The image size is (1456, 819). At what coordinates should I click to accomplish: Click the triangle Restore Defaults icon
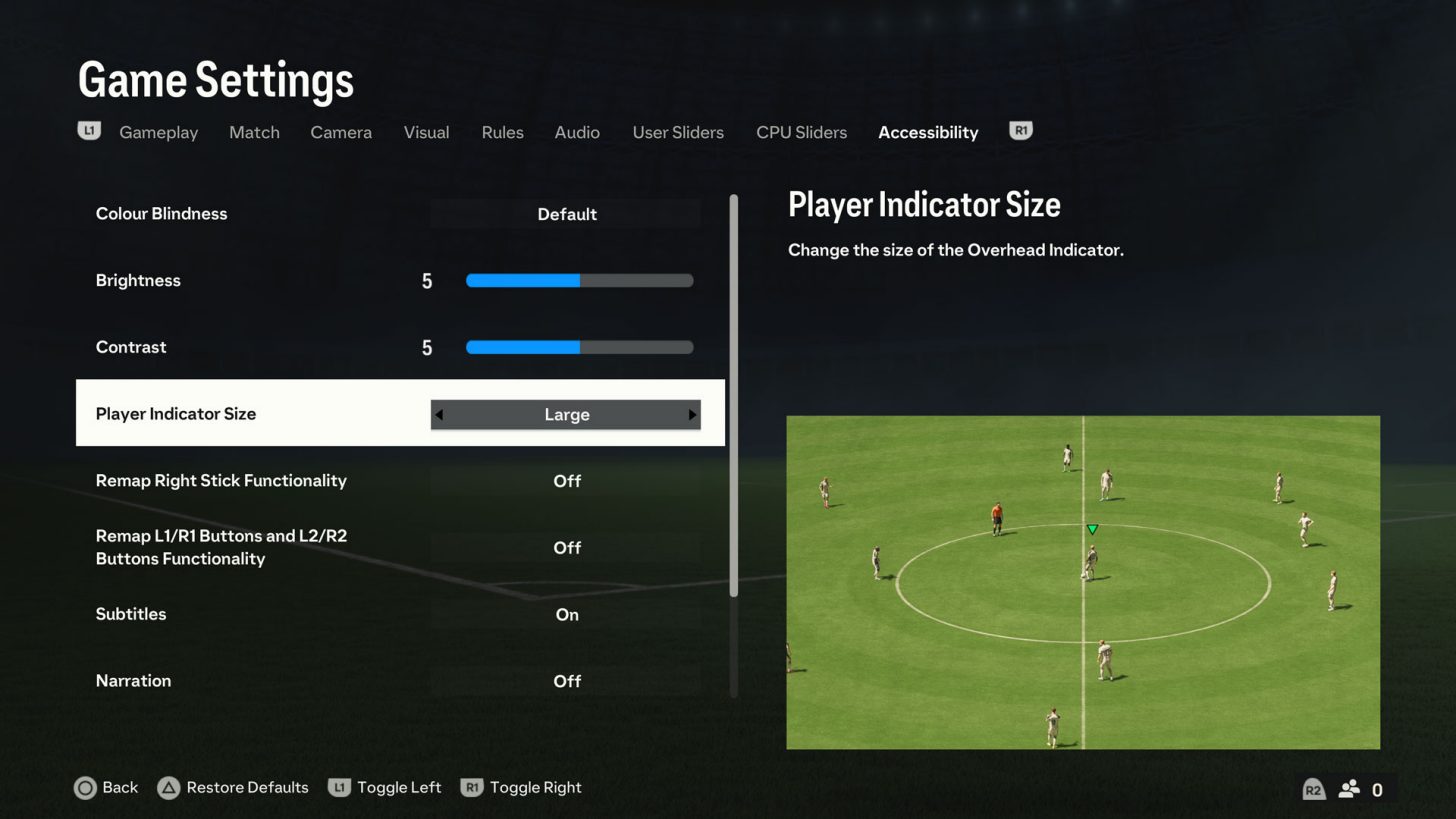170,788
